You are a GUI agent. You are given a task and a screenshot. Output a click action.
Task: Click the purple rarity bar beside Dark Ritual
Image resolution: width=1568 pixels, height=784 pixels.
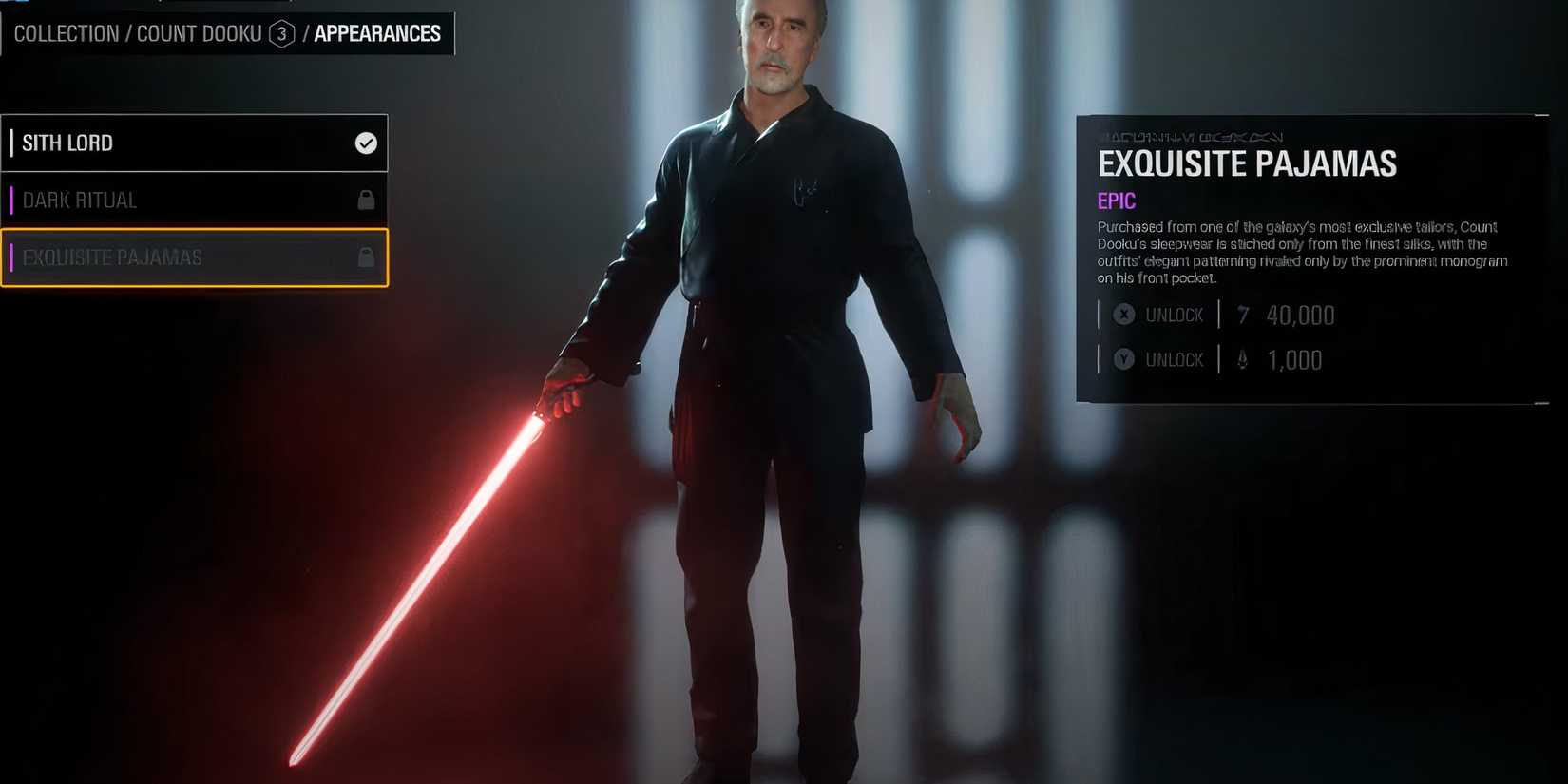pyautogui.click(x=11, y=200)
